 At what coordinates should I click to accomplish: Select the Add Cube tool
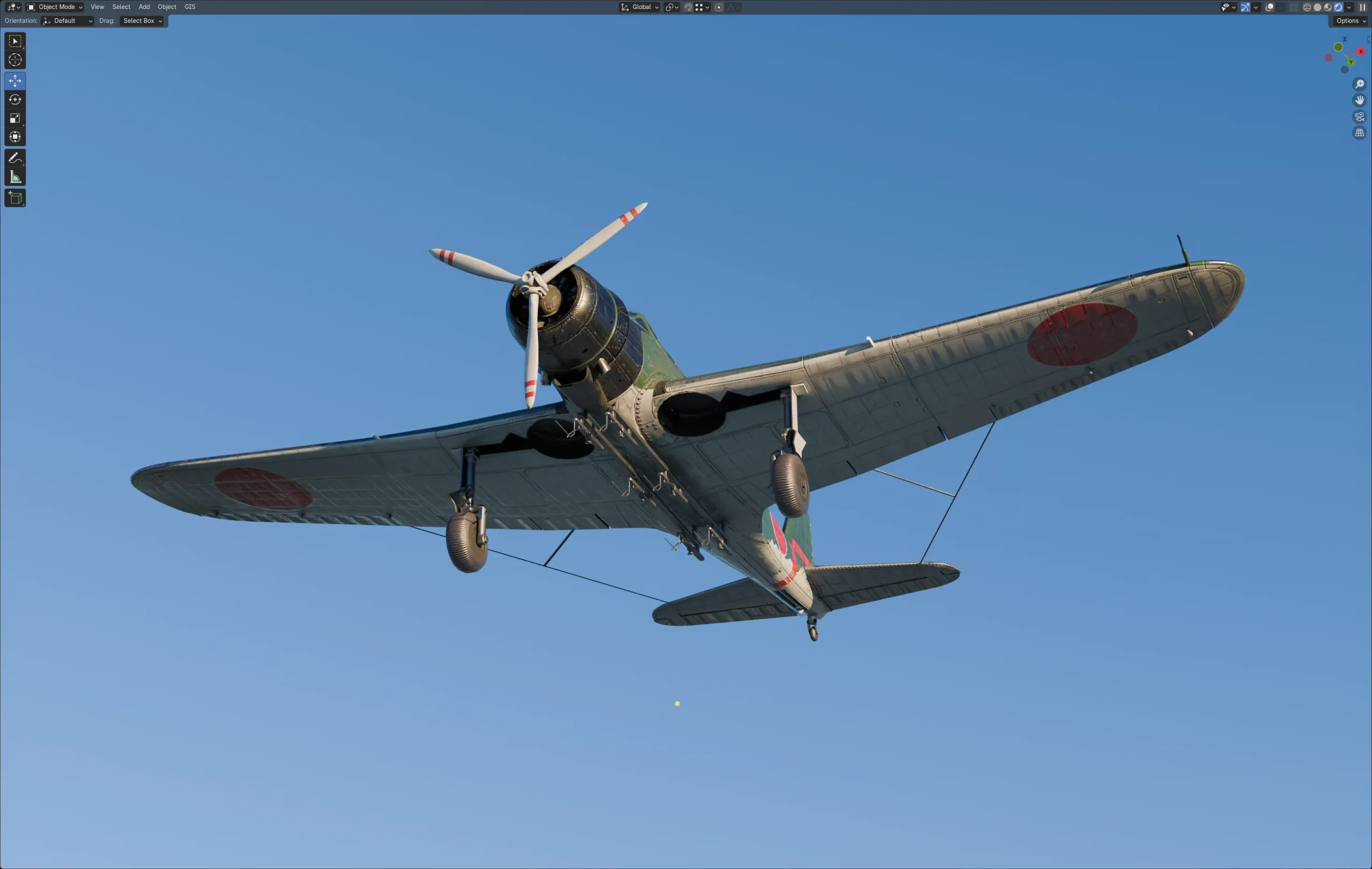pyautogui.click(x=15, y=198)
